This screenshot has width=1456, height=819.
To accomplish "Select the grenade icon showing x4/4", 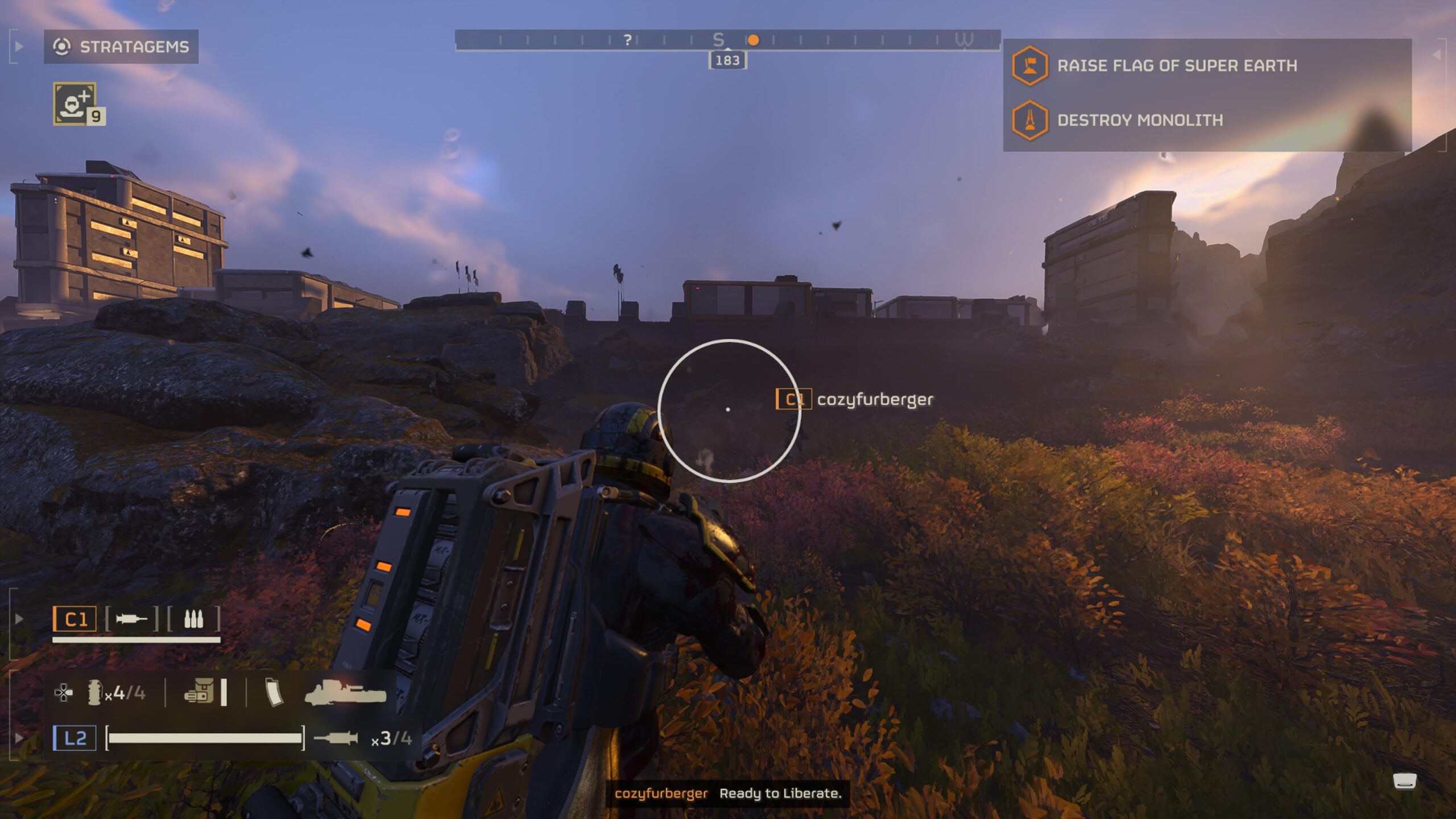I will pyautogui.click(x=96, y=693).
